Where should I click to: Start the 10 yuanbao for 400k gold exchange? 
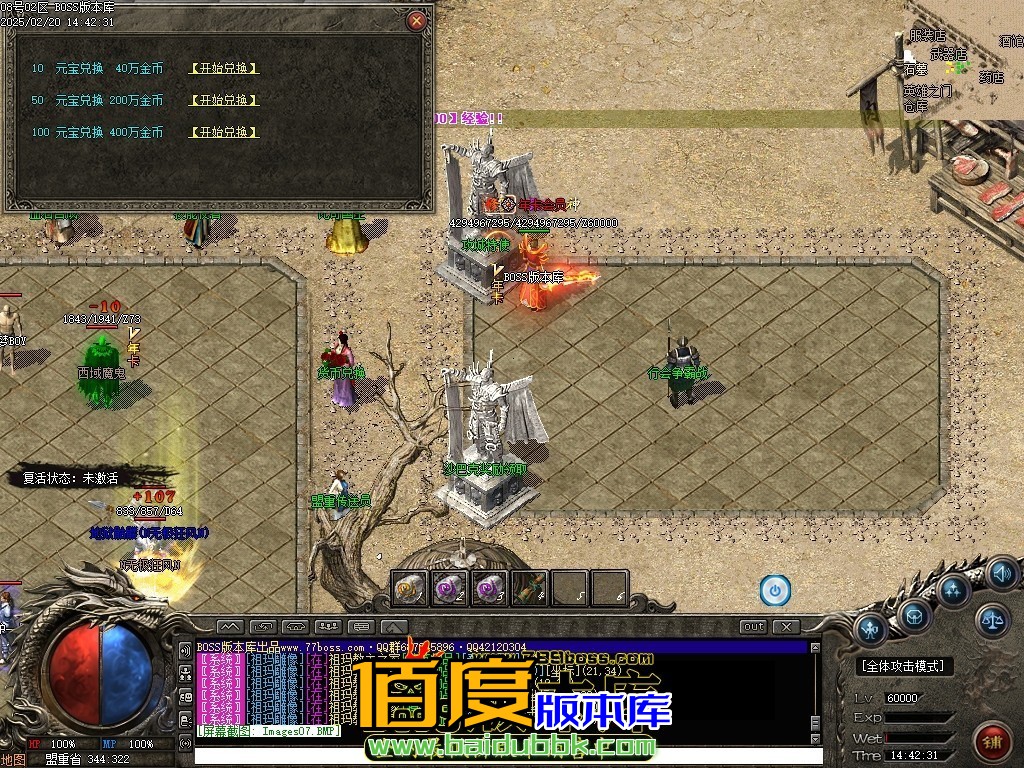point(224,68)
